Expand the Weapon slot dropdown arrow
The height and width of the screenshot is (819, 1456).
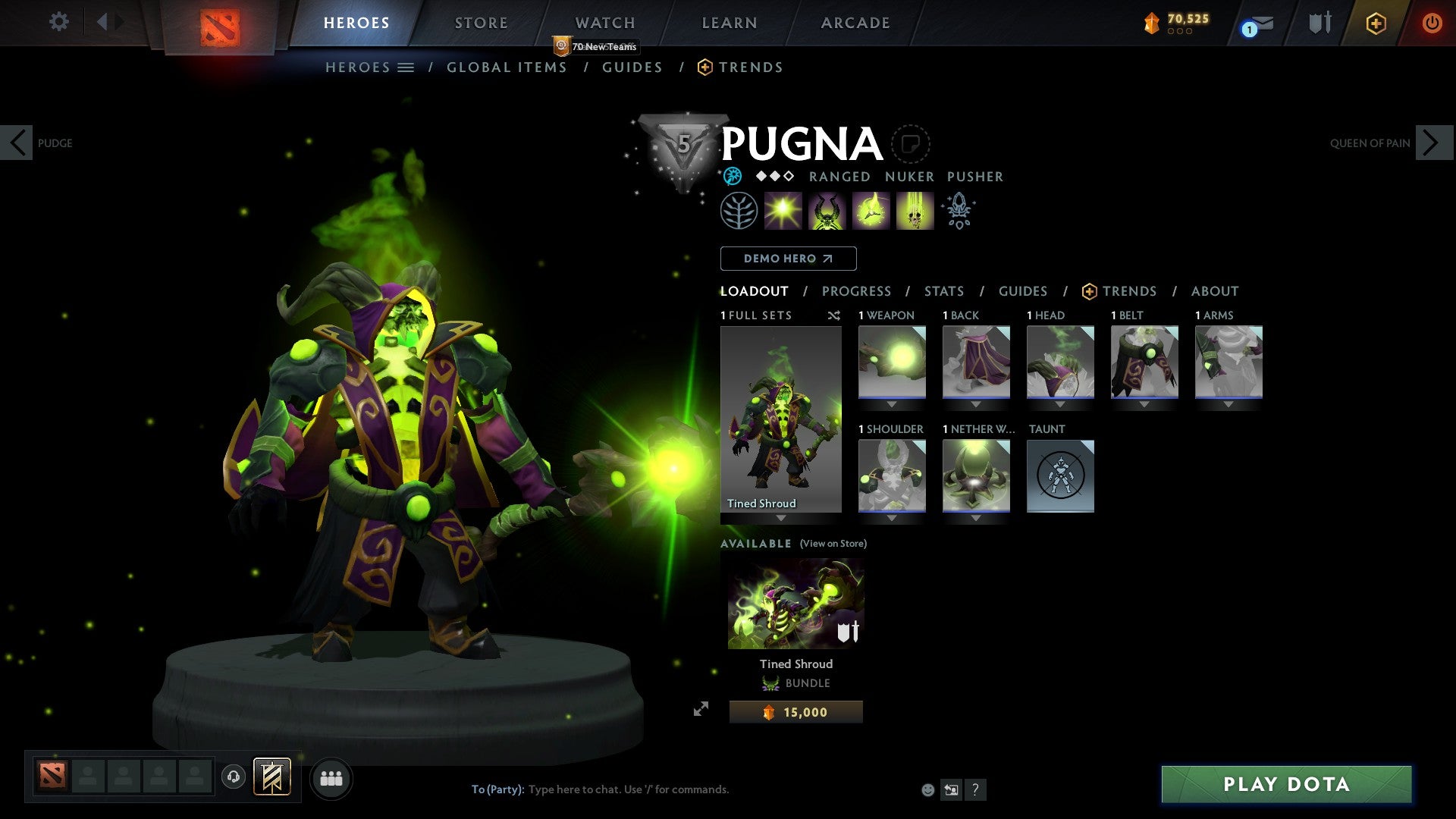(x=892, y=404)
